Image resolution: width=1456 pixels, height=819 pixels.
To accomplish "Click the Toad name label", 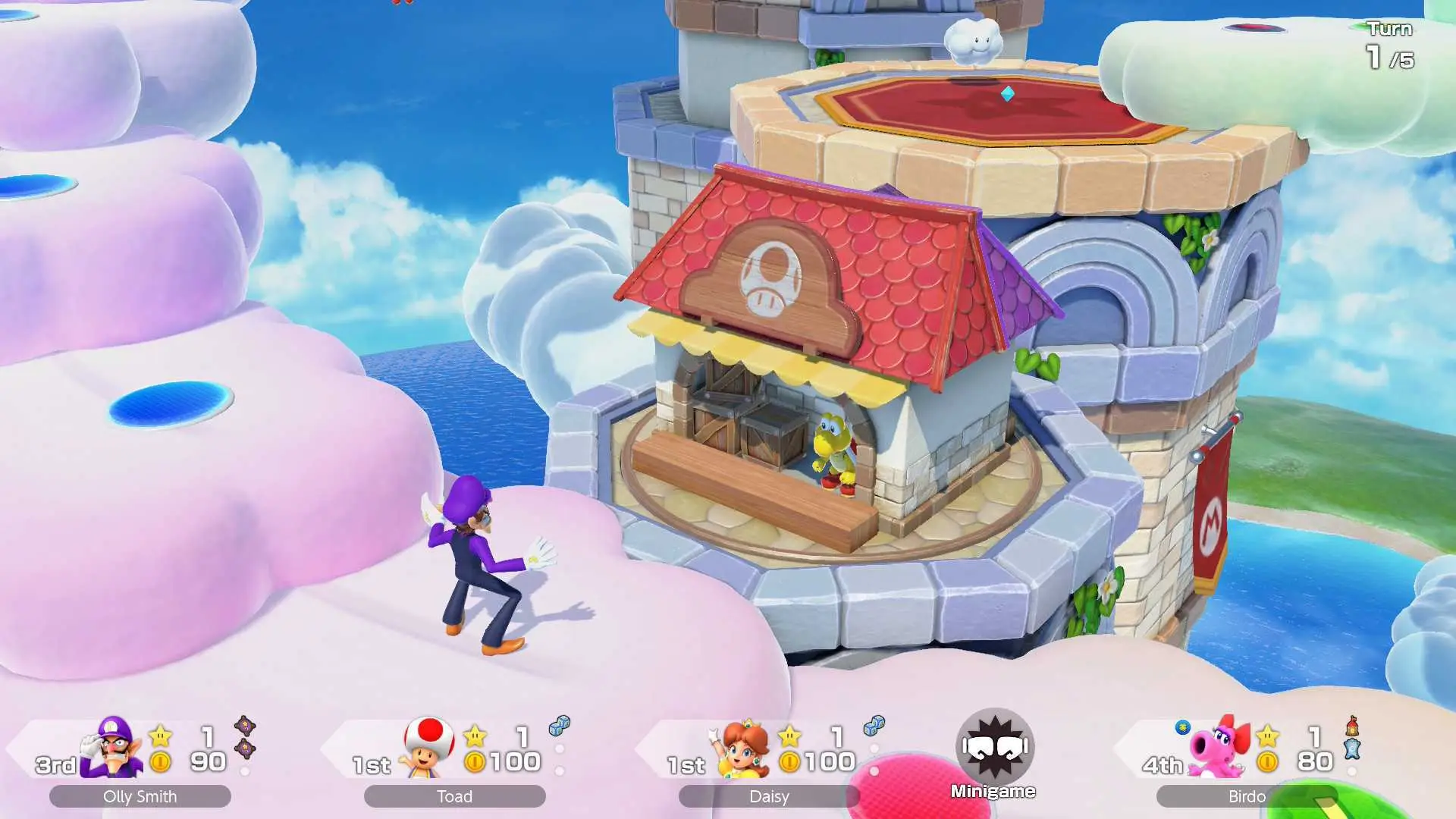I will click(x=455, y=796).
